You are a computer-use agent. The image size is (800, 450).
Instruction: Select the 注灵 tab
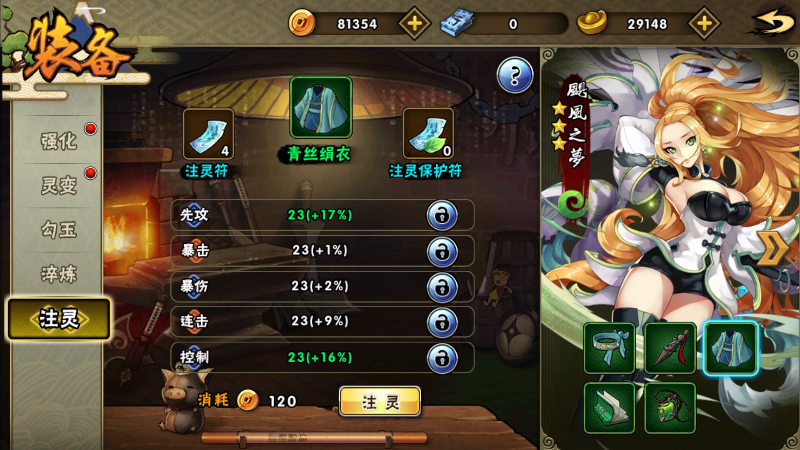coord(58,318)
